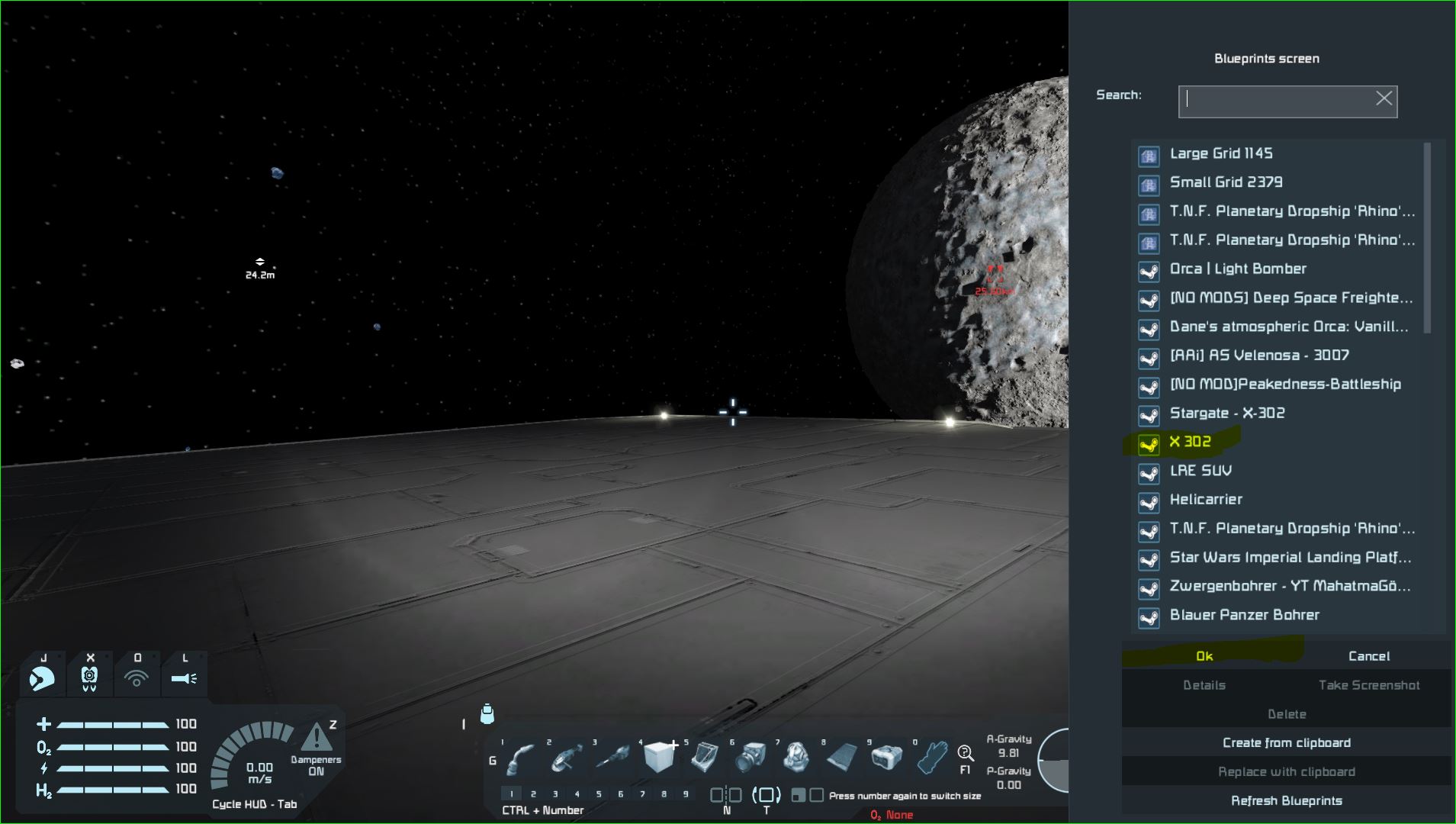Clear the search box with the X

(x=1384, y=98)
